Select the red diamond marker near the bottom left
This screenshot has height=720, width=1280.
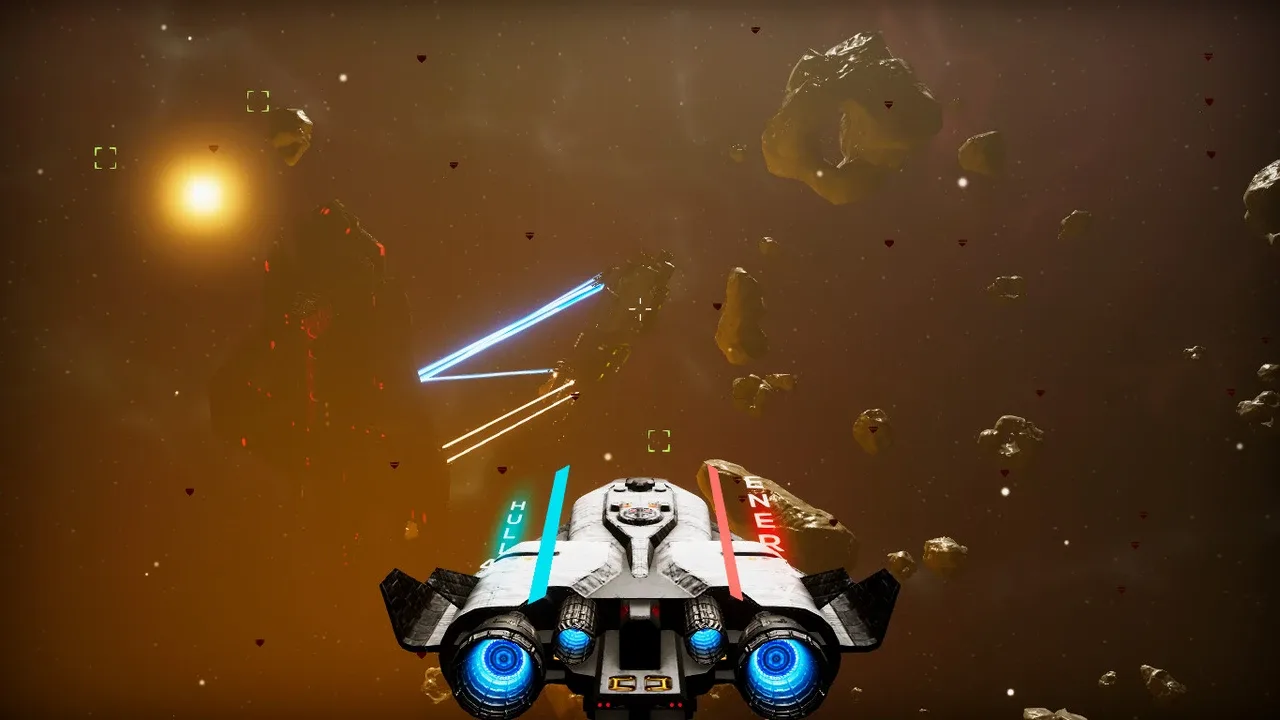(259, 642)
